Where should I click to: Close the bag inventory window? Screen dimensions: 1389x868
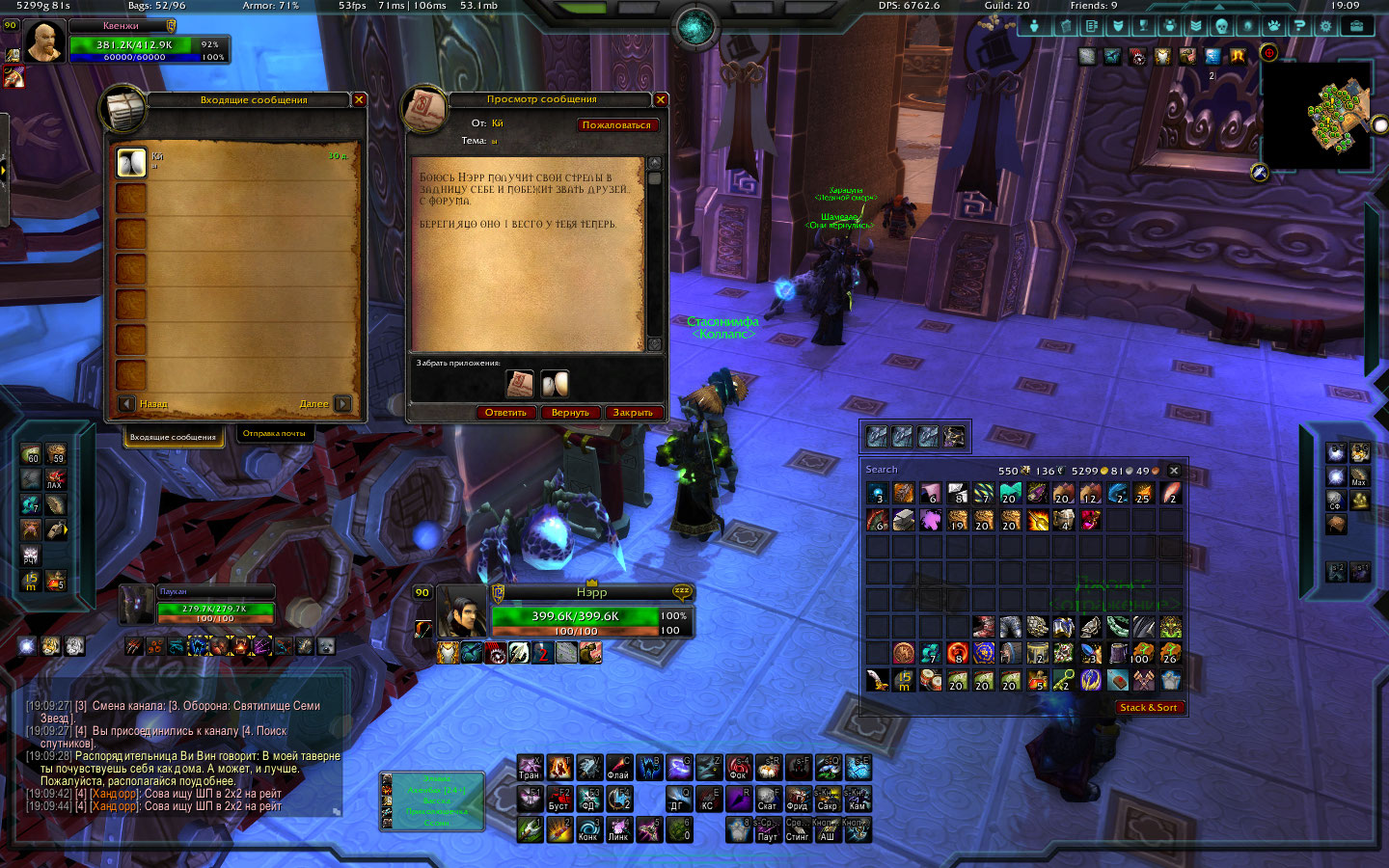pos(1174,471)
